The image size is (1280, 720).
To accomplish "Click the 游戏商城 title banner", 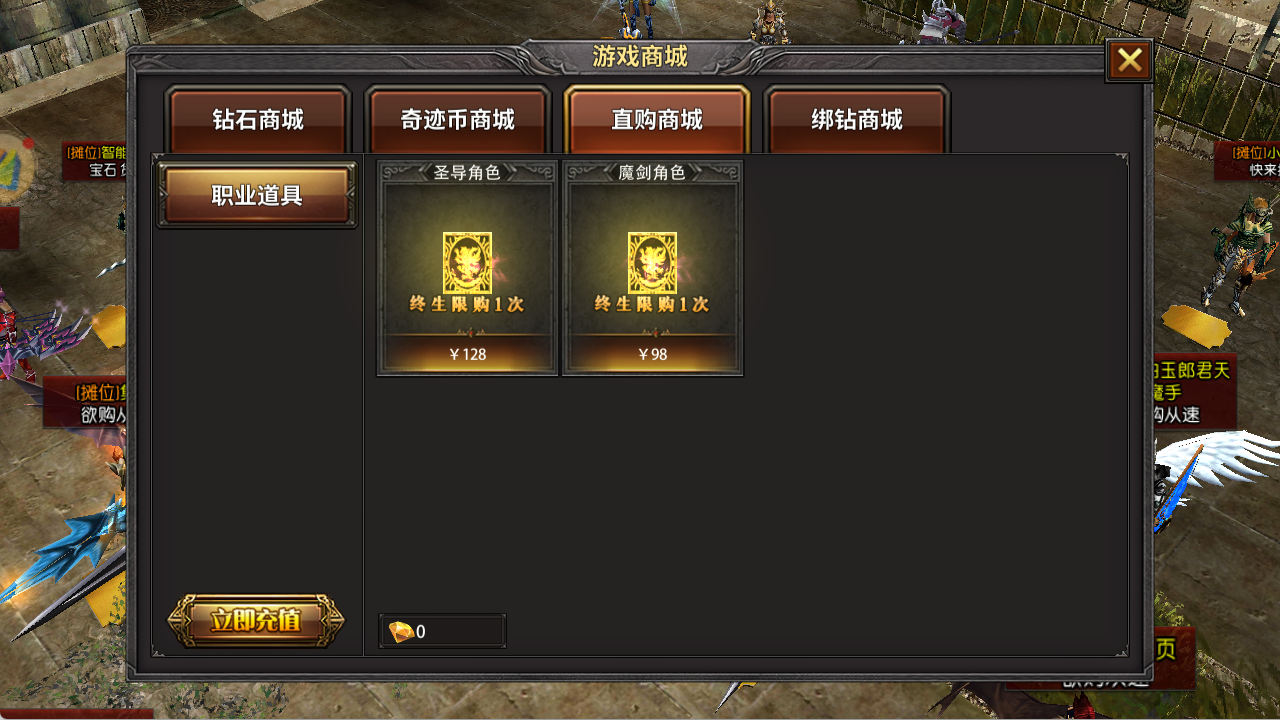I will (x=640, y=57).
